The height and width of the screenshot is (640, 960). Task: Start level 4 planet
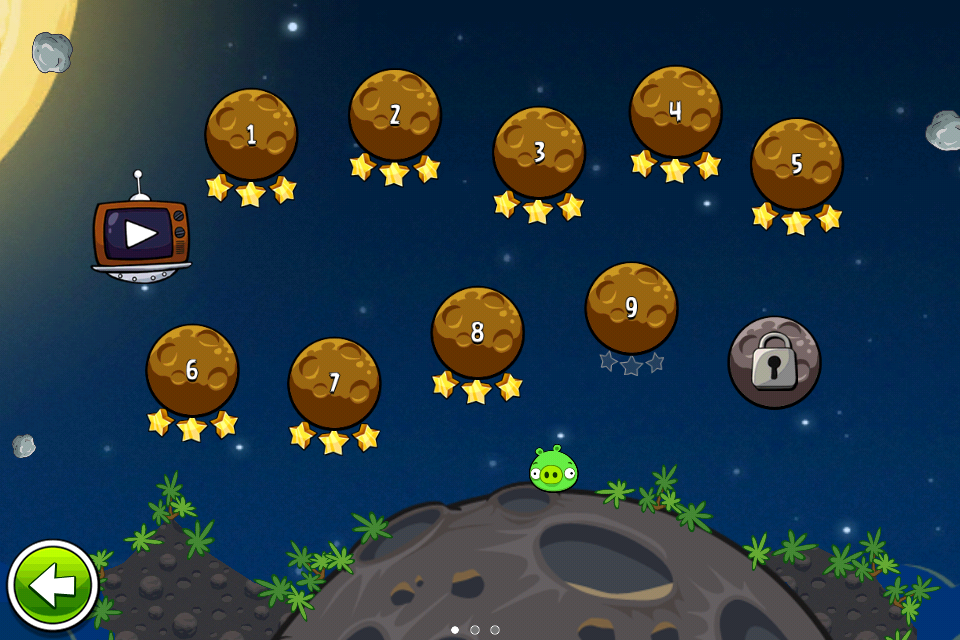pyautogui.click(x=675, y=111)
